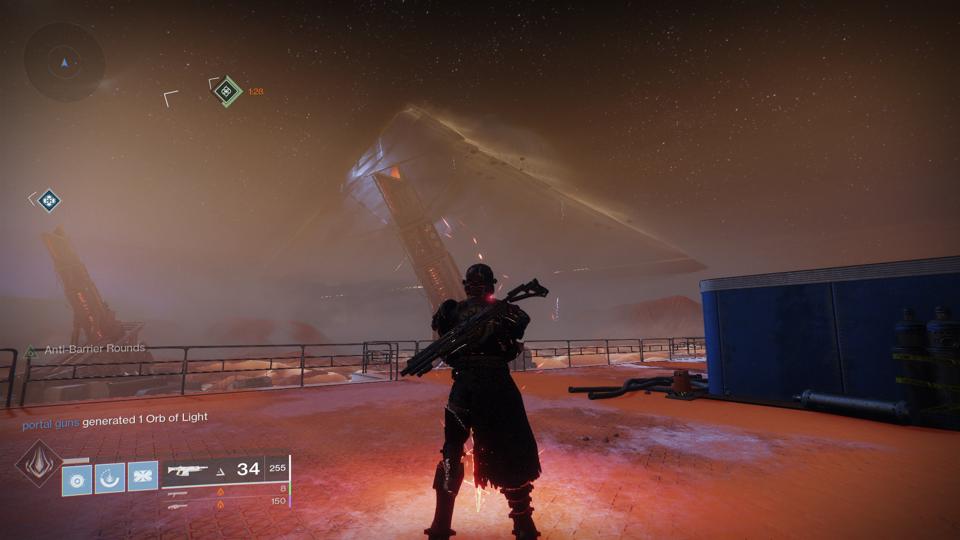
Task: Click the circular radar in the corner
Action: pos(64,62)
